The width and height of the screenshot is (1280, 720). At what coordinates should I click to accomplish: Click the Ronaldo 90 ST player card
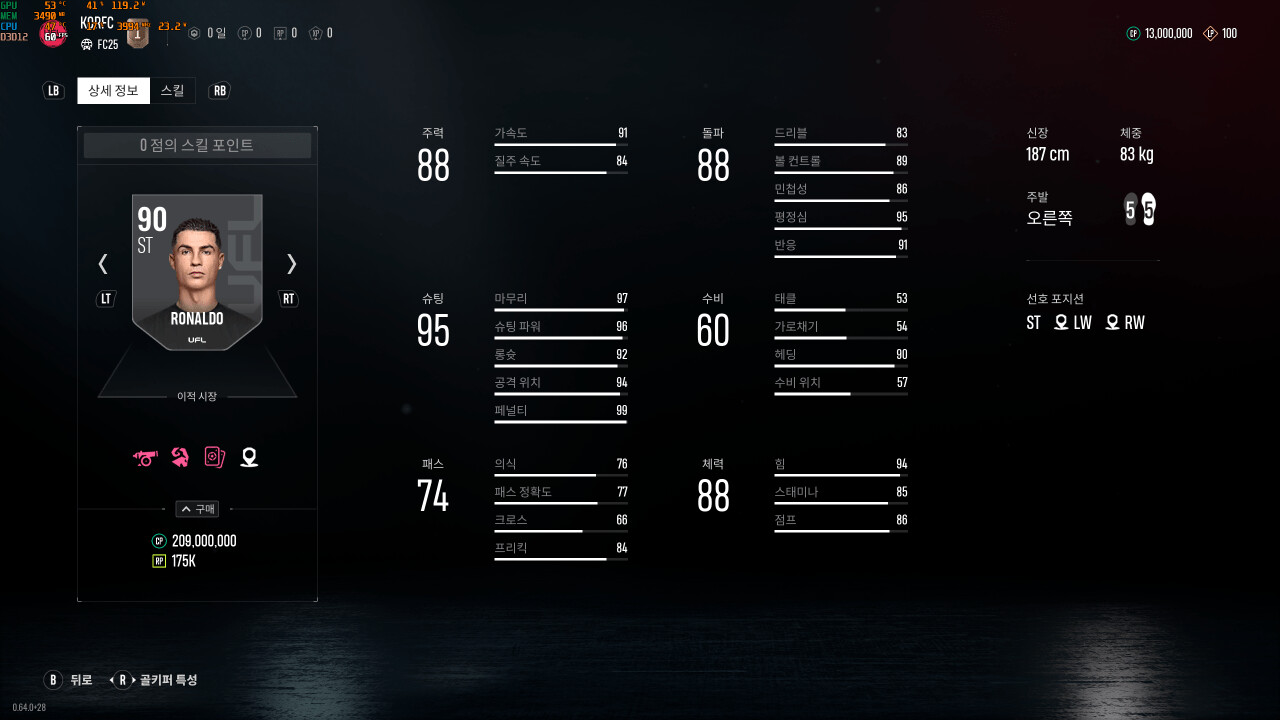pos(197,272)
